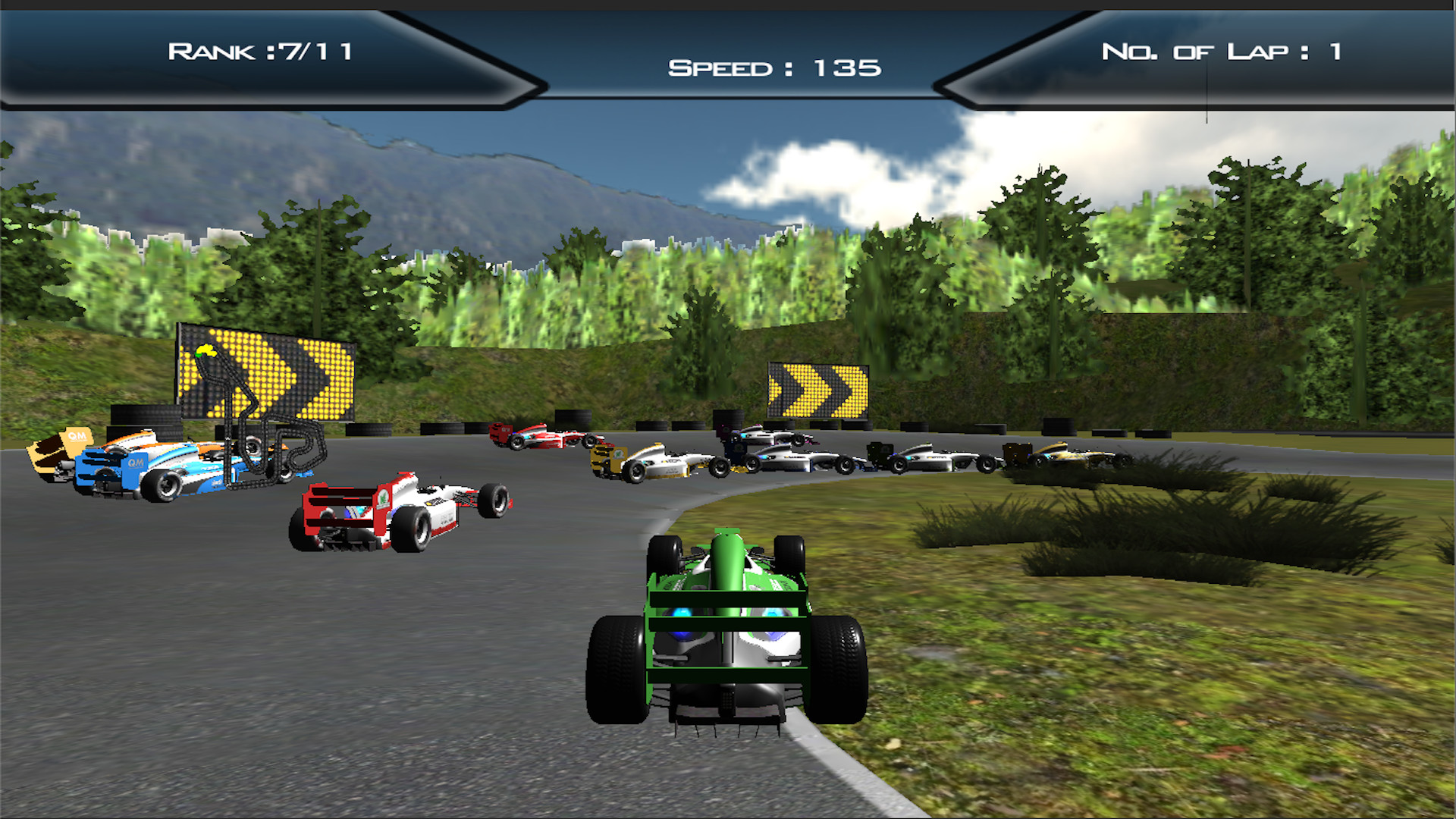Click the No. of Lap counter

point(1221,52)
